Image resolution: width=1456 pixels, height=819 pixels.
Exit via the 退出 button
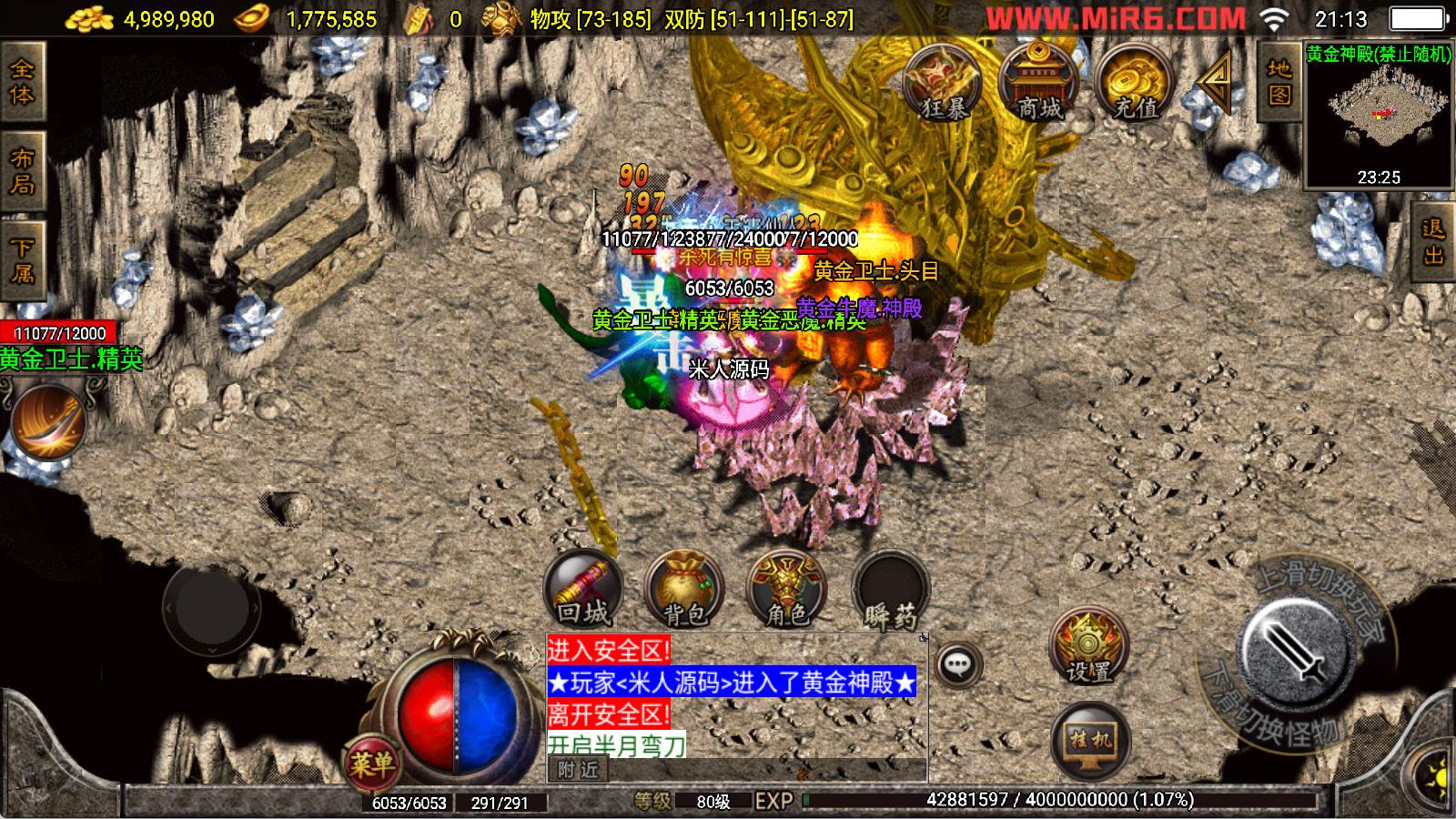[x=1433, y=242]
